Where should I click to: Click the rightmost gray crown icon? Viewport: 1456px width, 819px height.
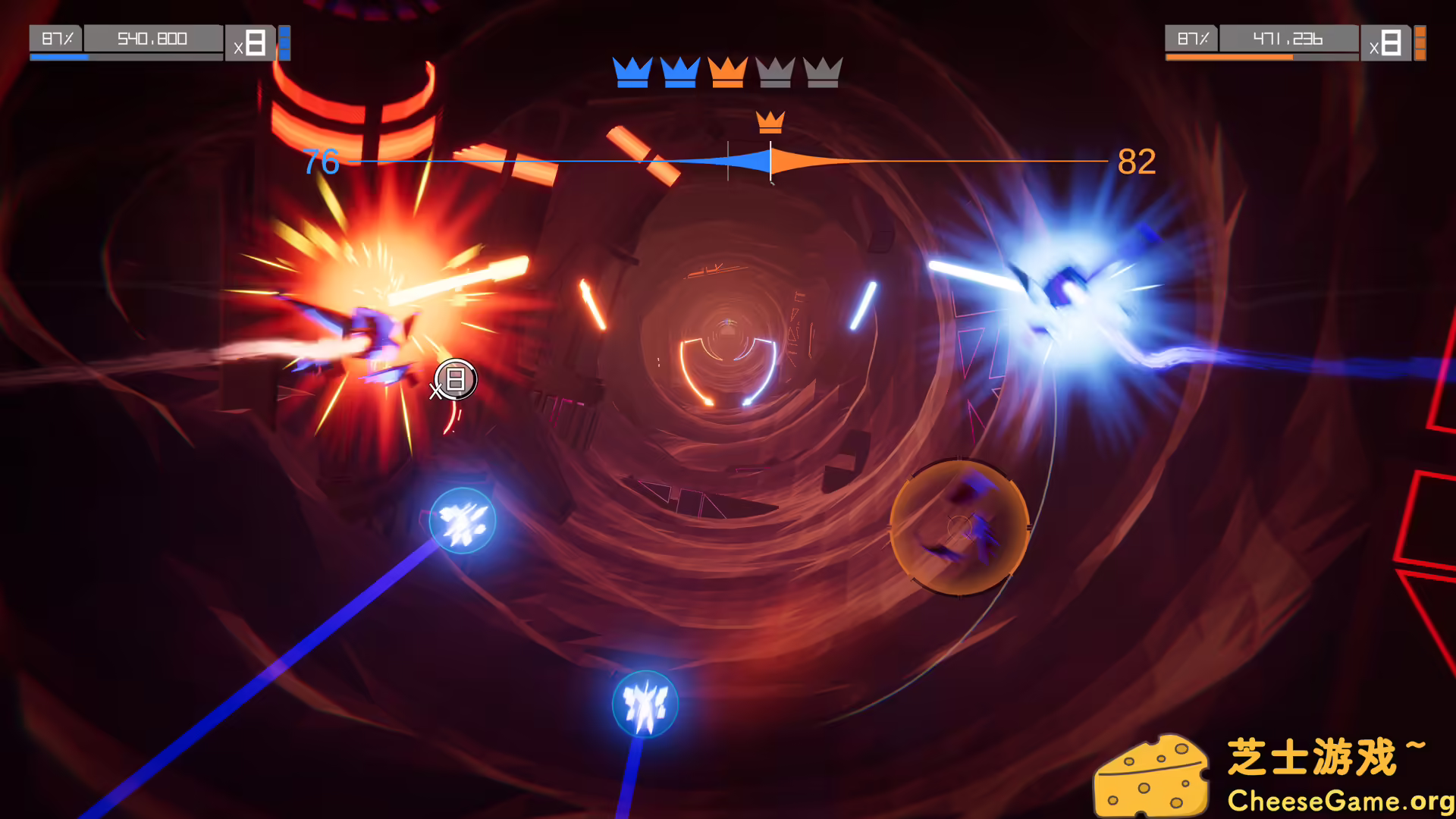coord(824,74)
